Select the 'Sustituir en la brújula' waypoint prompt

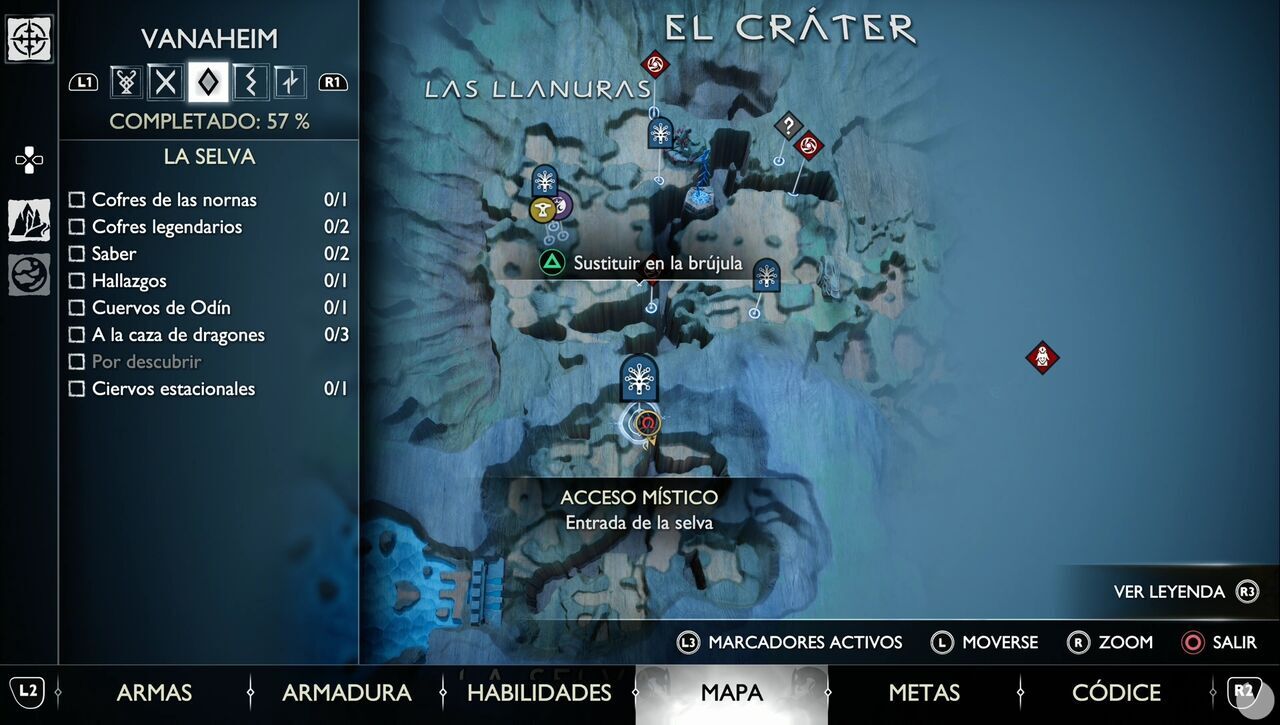(x=657, y=263)
